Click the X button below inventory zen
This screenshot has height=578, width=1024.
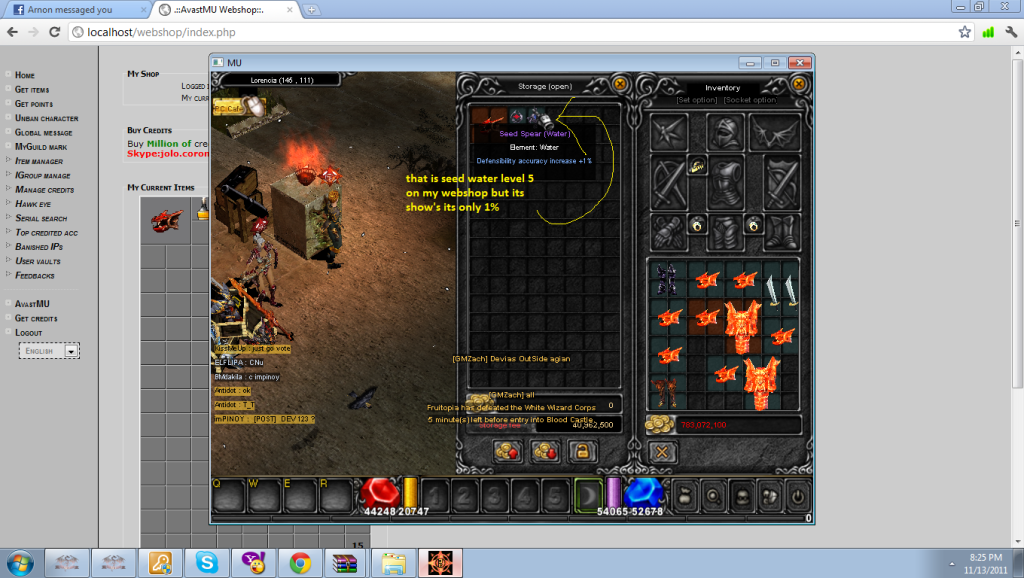click(x=660, y=452)
